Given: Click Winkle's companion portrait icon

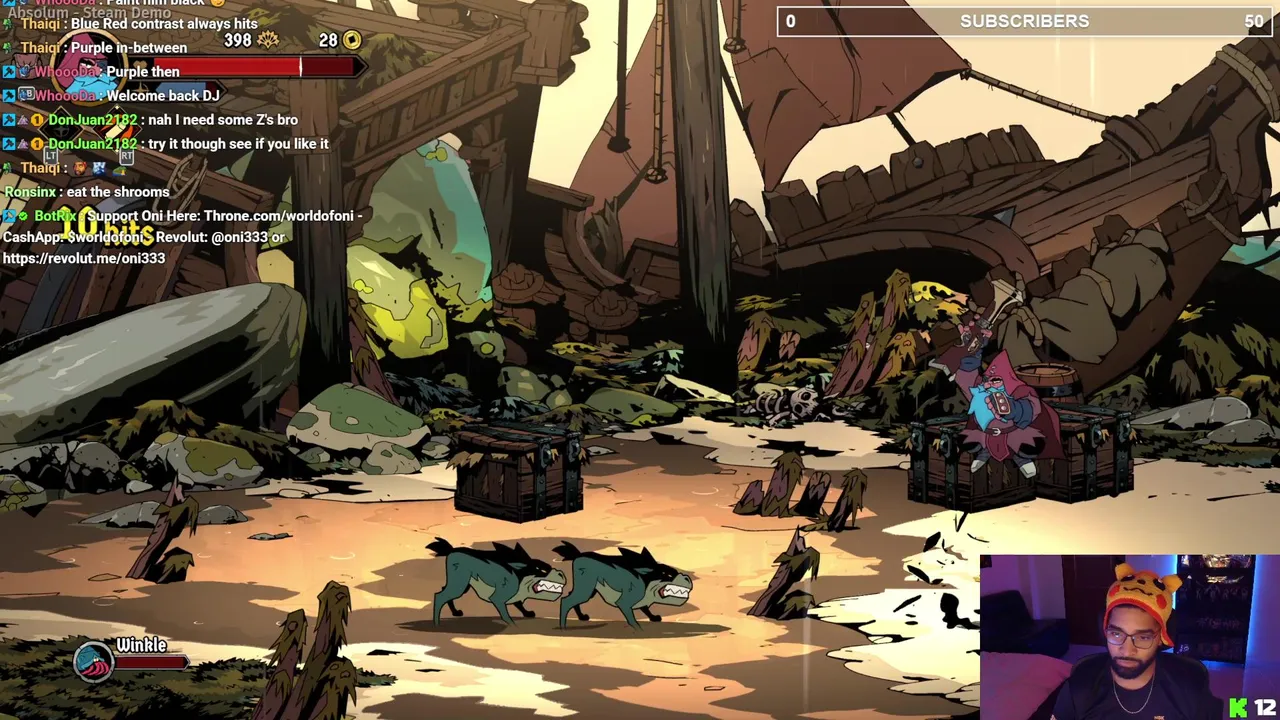Looking at the screenshot, I should [93, 661].
